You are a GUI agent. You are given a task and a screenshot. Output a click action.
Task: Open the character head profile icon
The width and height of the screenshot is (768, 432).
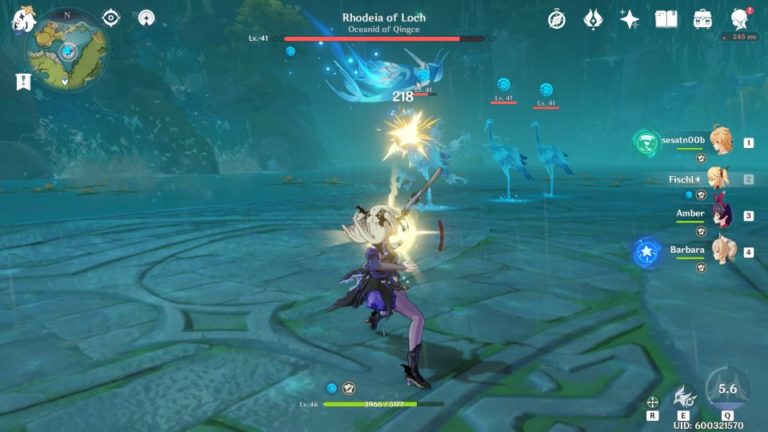740,19
